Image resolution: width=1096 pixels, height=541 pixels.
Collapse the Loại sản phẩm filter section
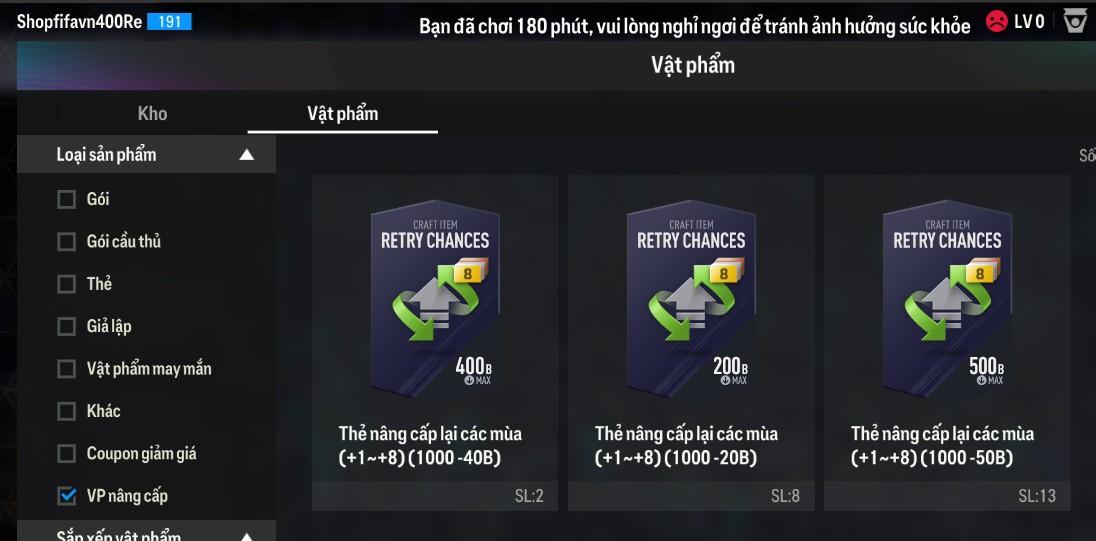coord(246,155)
